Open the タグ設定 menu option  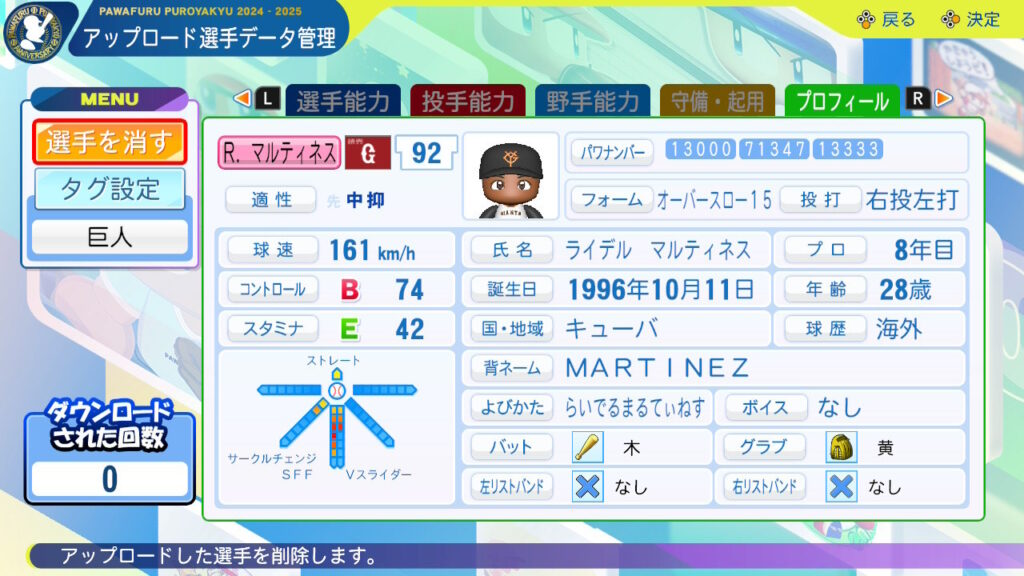tap(109, 189)
